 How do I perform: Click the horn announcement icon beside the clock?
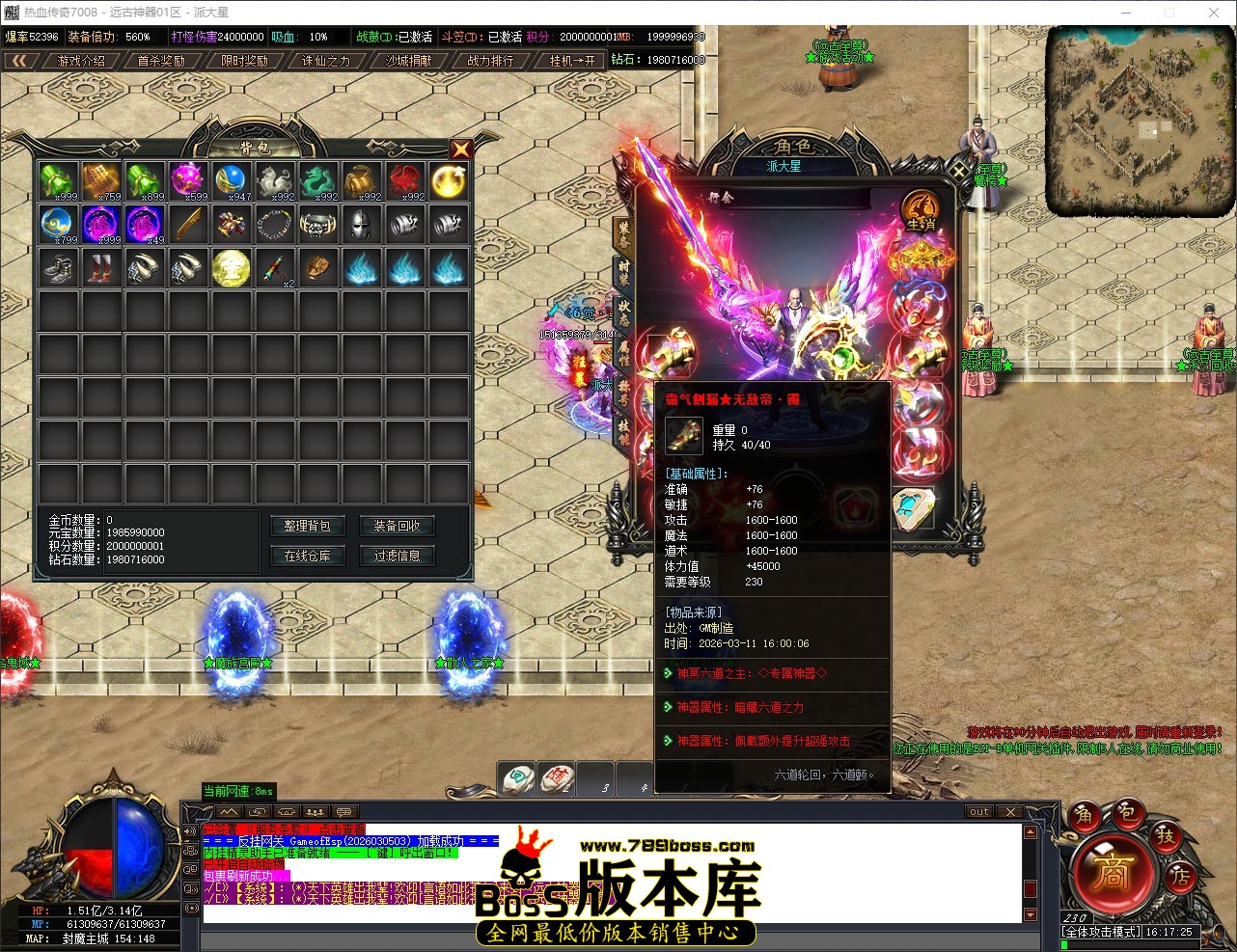click(x=1217, y=935)
